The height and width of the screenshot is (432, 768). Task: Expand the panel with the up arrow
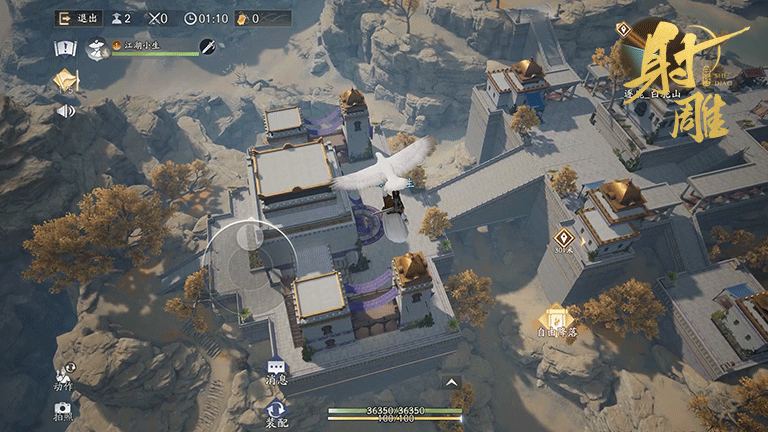[x=452, y=382]
